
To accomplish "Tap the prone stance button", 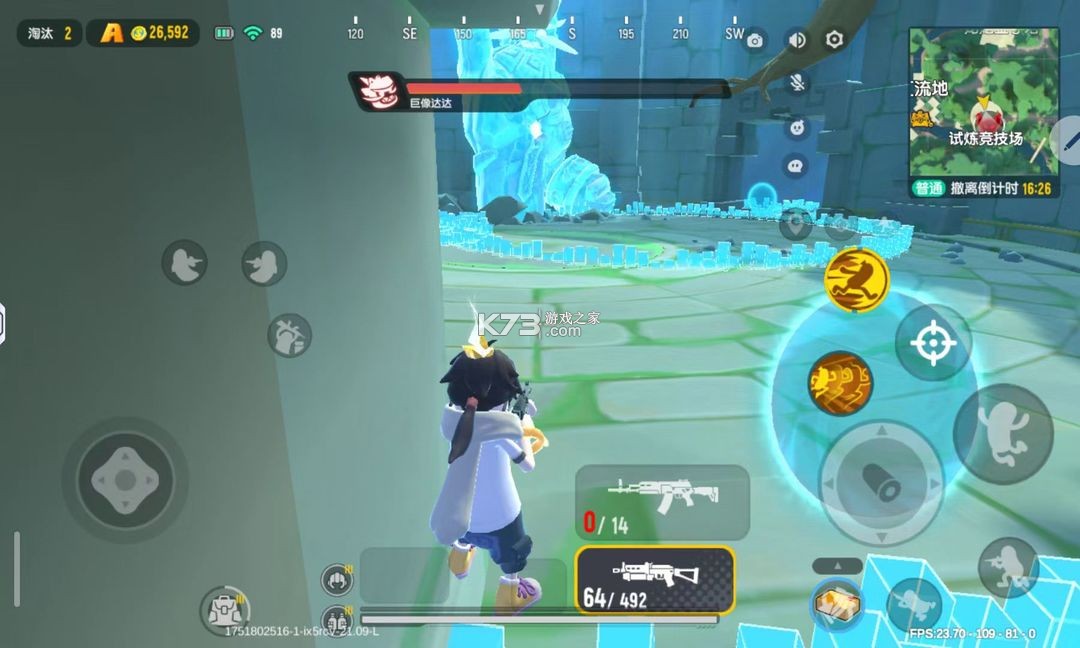I will [x=914, y=604].
